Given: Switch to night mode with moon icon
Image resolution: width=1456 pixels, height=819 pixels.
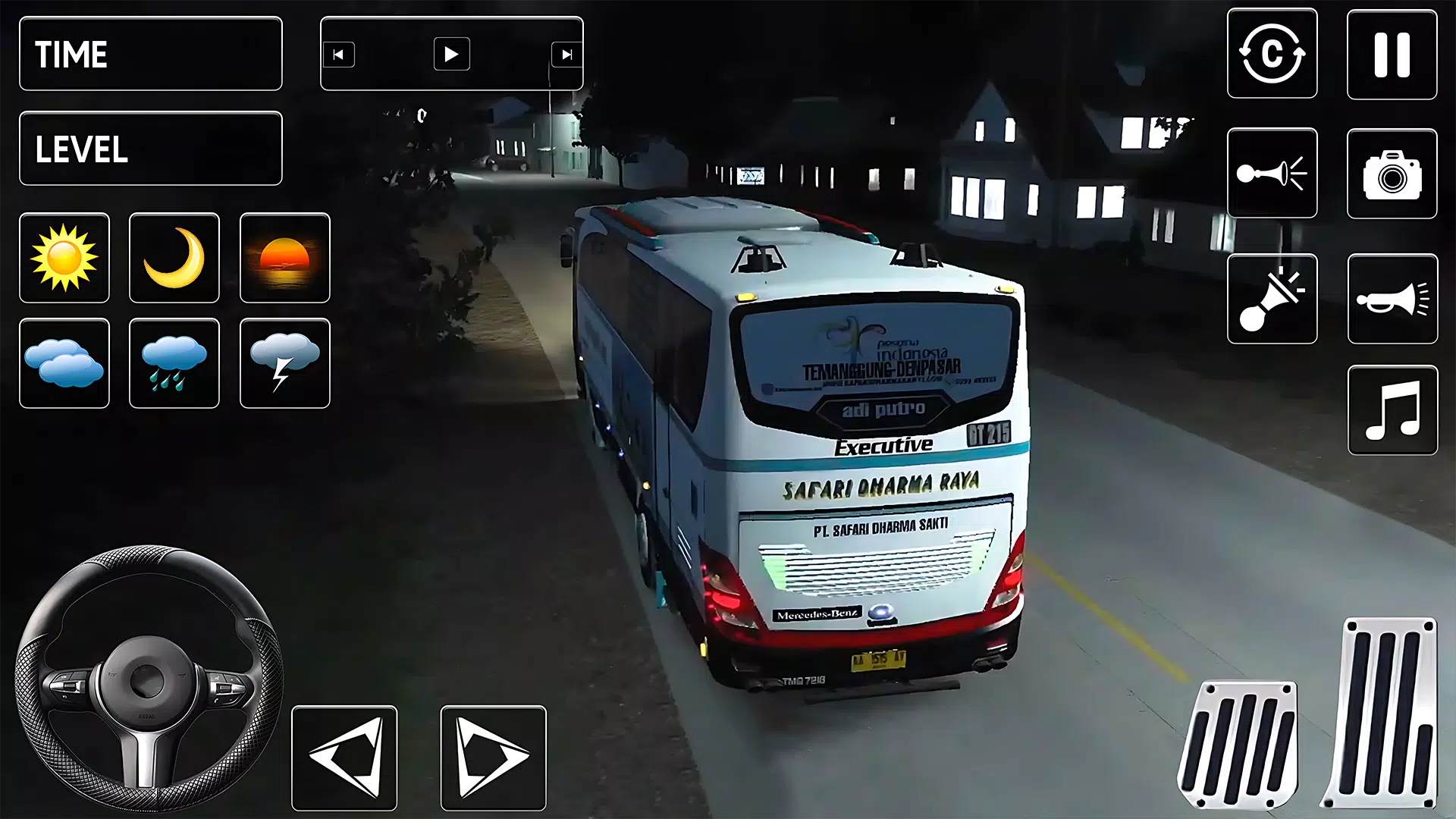Looking at the screenshot, I should pos(174,258).
